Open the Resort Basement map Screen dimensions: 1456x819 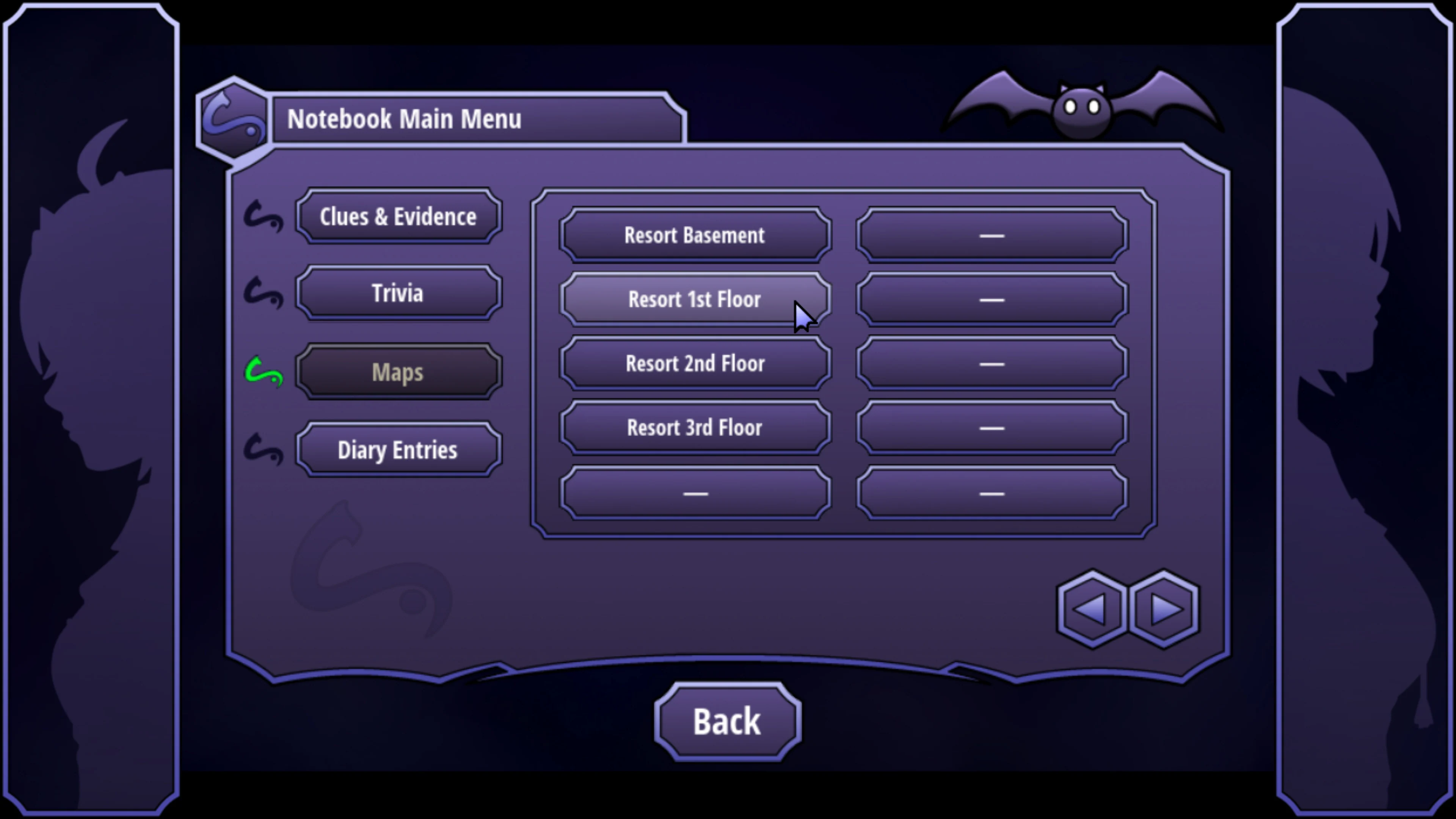click(695, 235)
